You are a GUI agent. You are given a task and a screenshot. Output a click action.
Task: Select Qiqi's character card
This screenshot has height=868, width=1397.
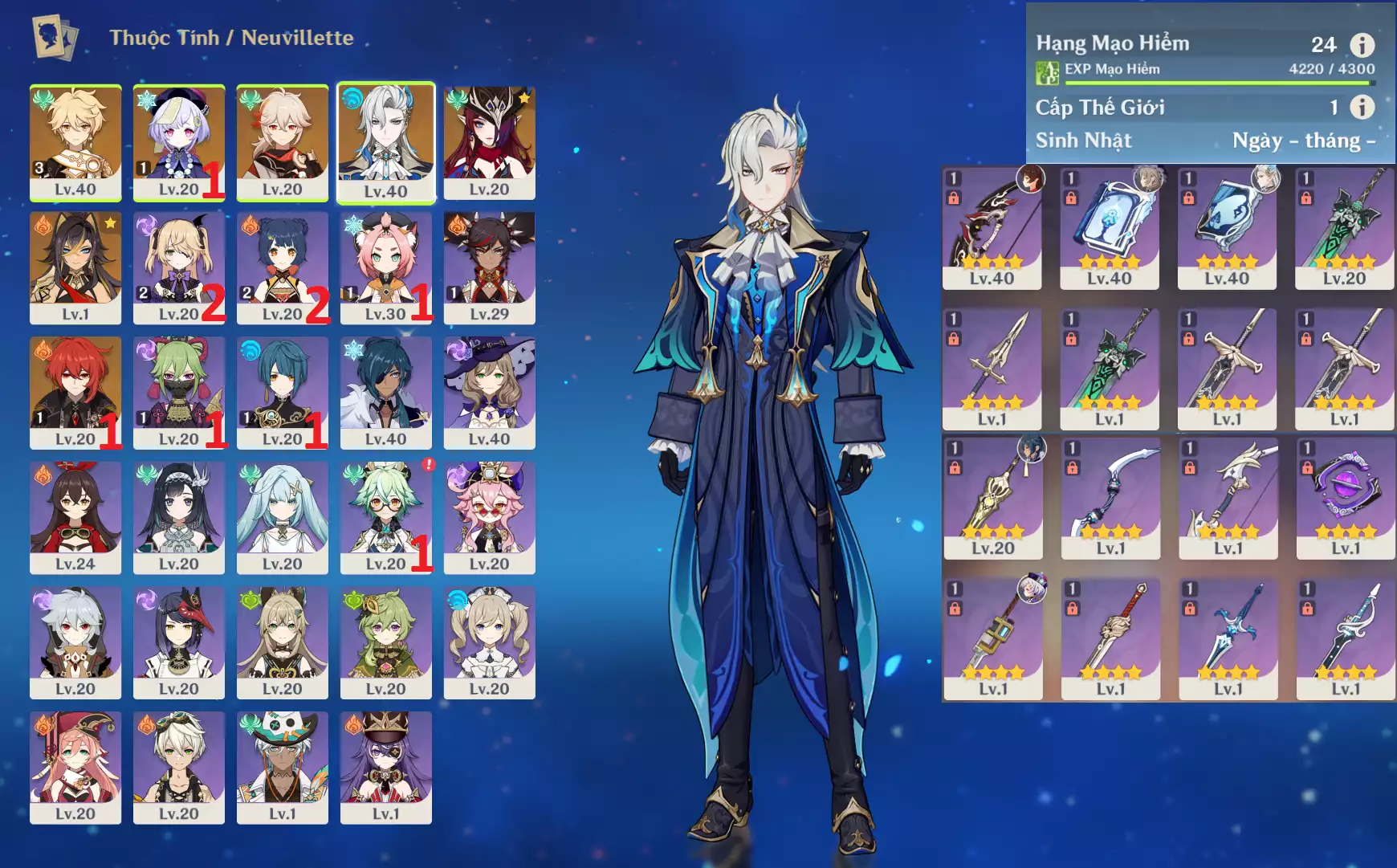[178, 142]
